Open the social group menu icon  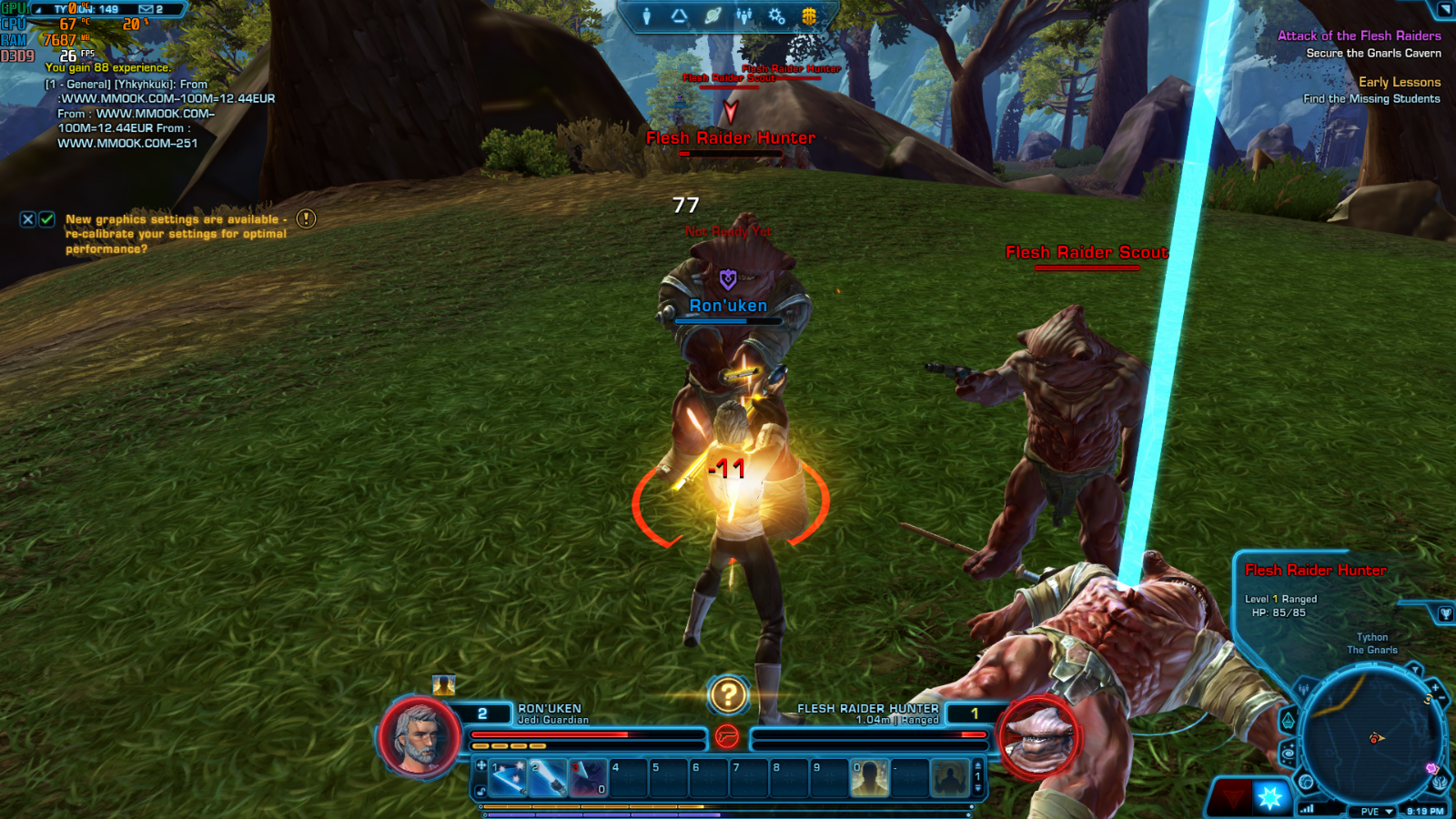744,16
